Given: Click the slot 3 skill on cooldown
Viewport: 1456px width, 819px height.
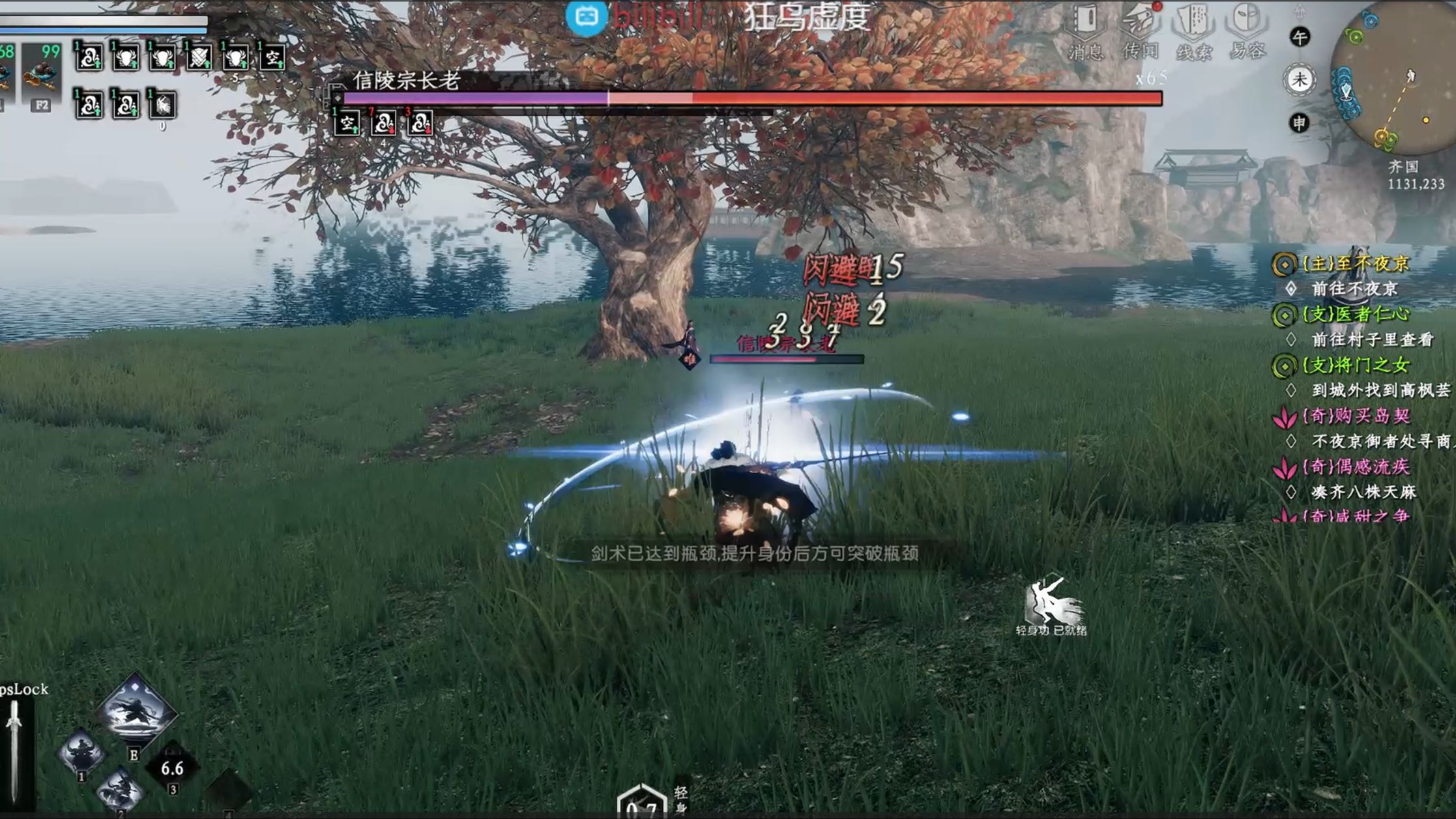Looking at the screenshot, I should coord(172,769).
